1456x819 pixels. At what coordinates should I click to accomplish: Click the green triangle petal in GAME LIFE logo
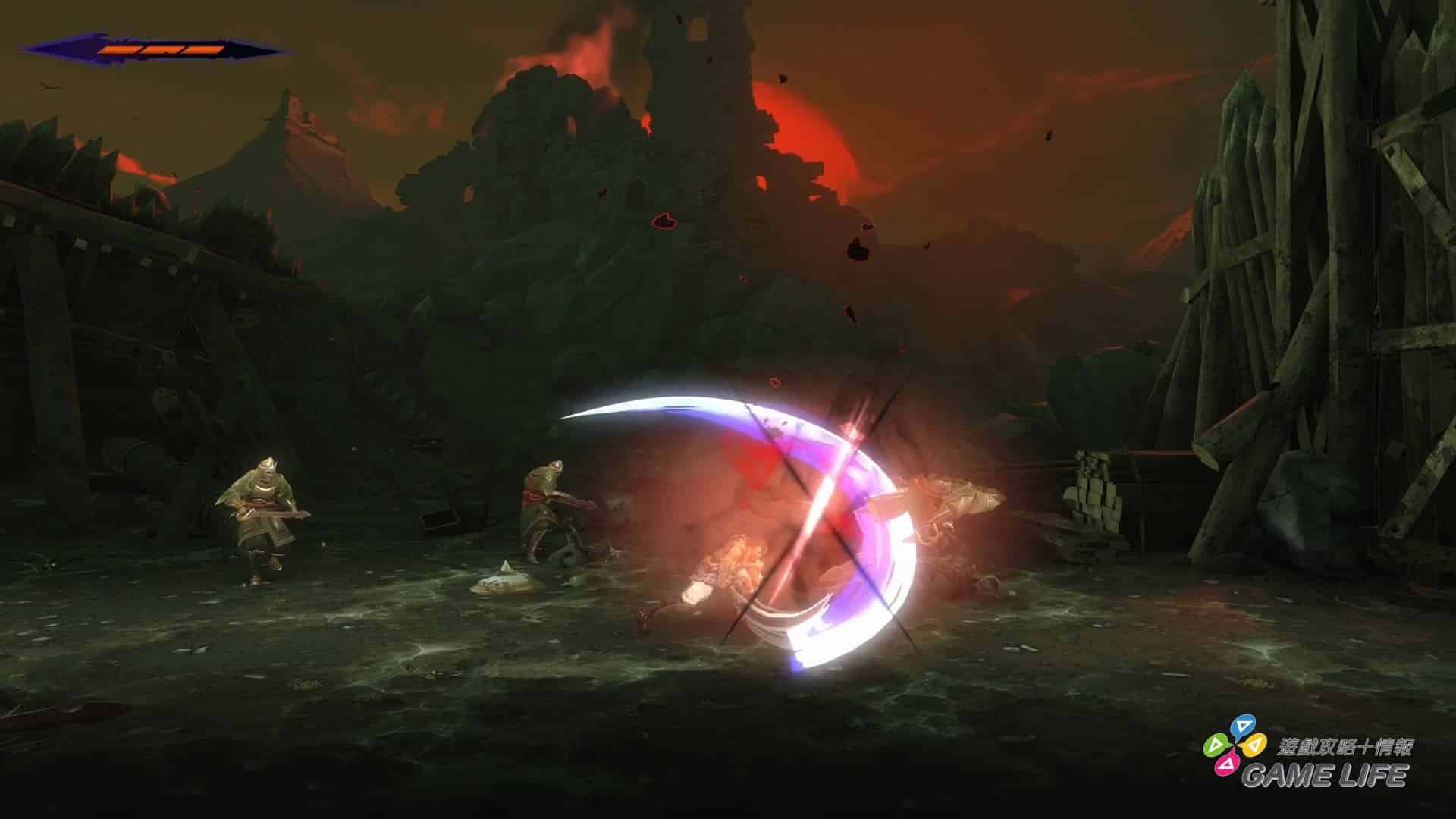click(1217, 744)
